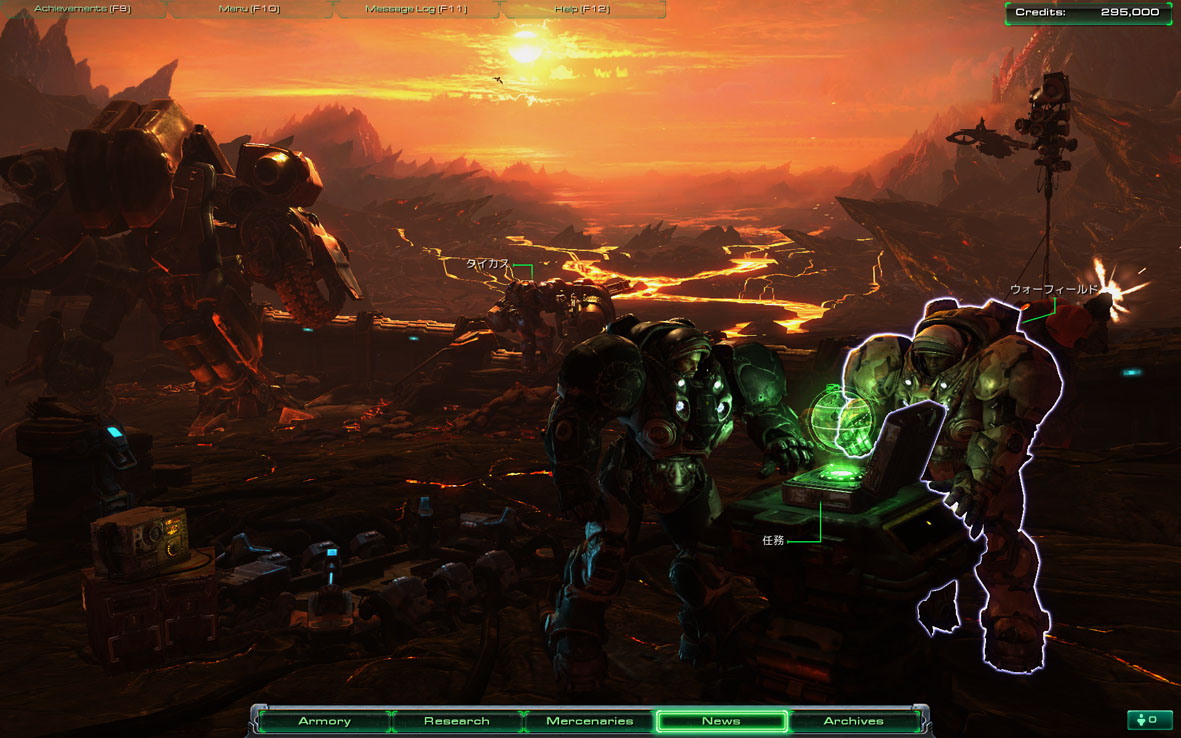Show the Message Log (F11)
This screenshot has width=1181, height=738.
click(416, 9)
